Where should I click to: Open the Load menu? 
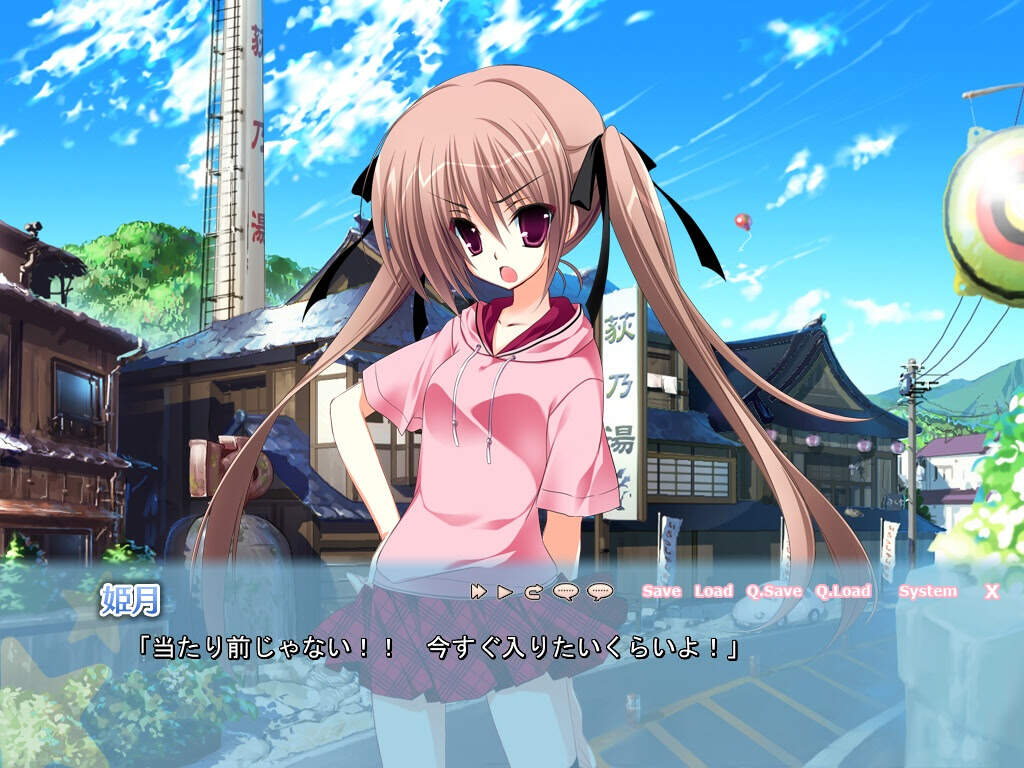[x=713, y=591]
